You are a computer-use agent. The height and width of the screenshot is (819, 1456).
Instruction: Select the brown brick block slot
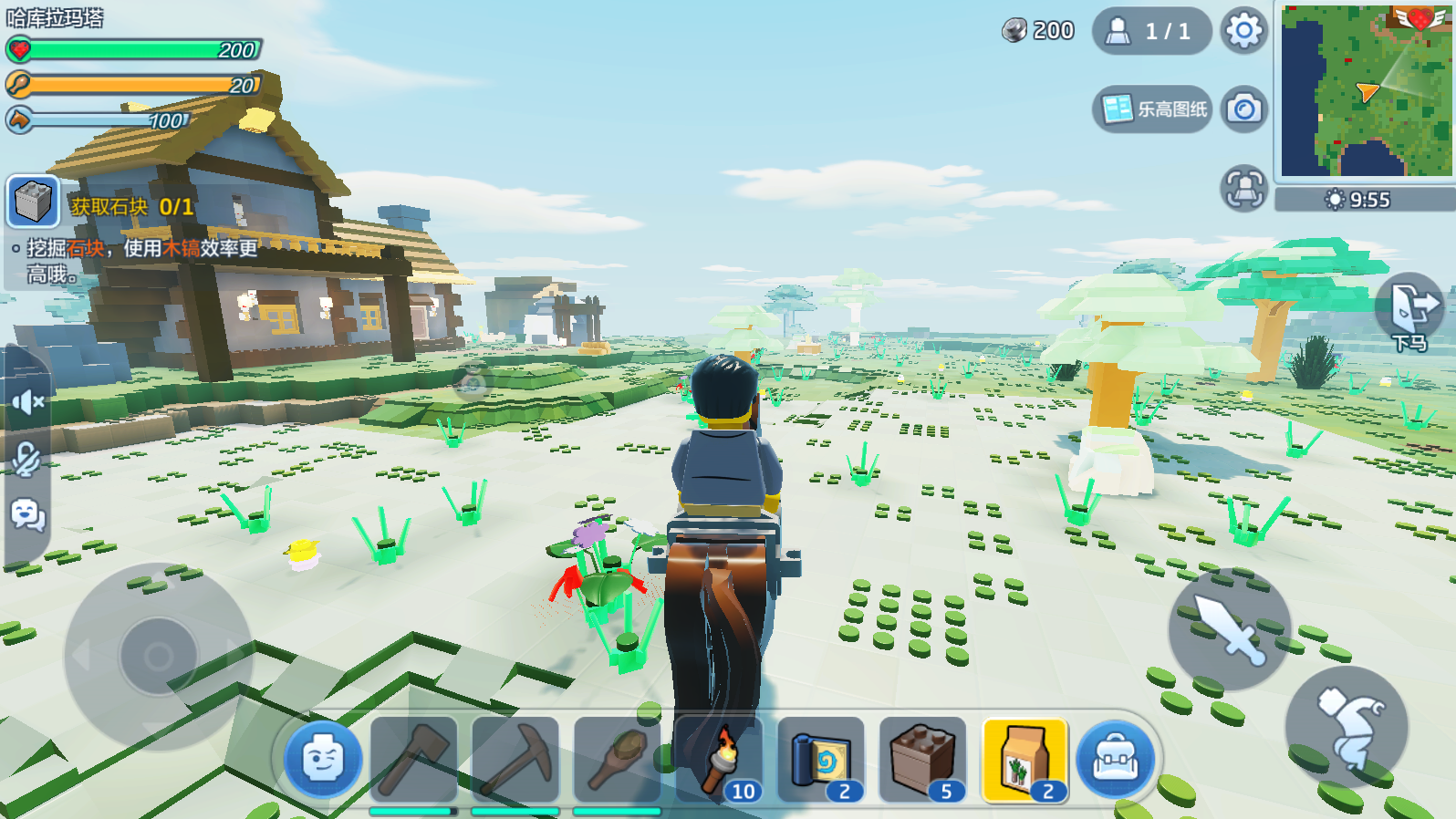(923, 760)
